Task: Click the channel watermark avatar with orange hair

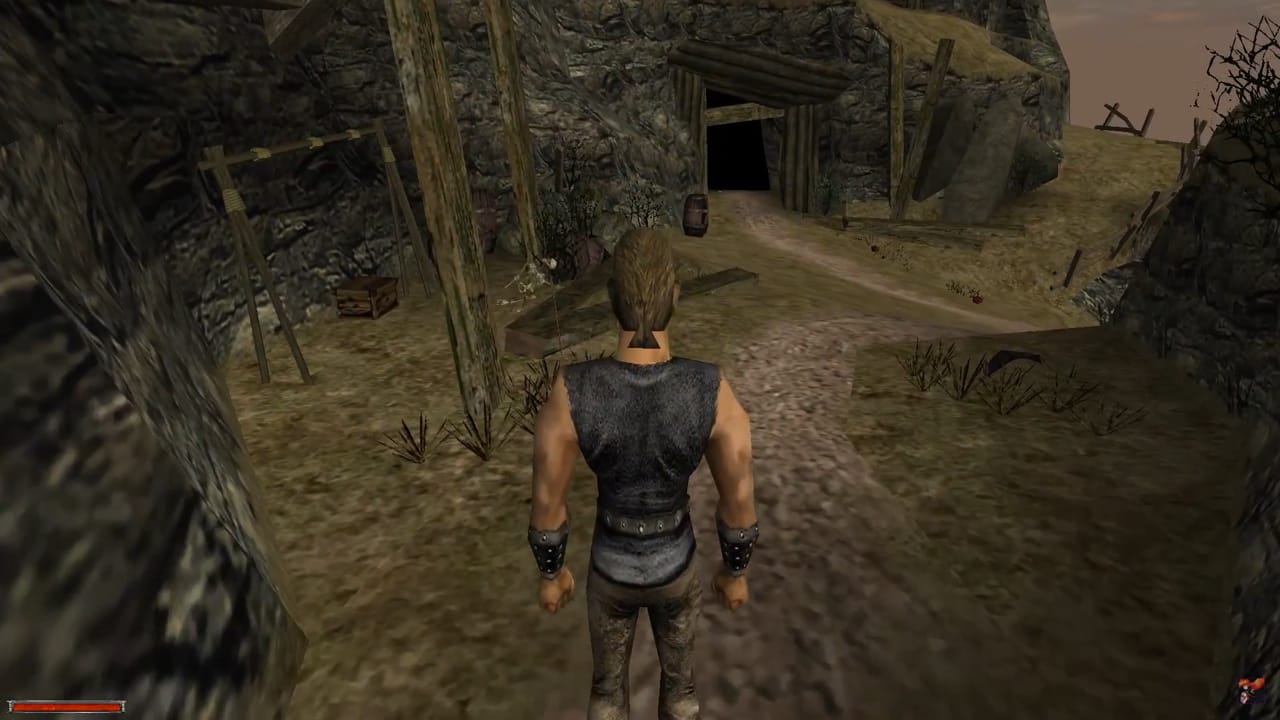Action: point(1249,690)
